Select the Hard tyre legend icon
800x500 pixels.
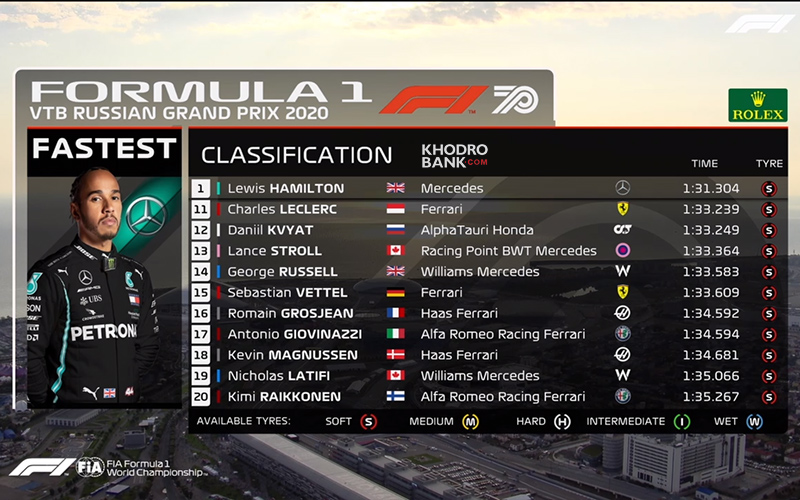[562, 422]
